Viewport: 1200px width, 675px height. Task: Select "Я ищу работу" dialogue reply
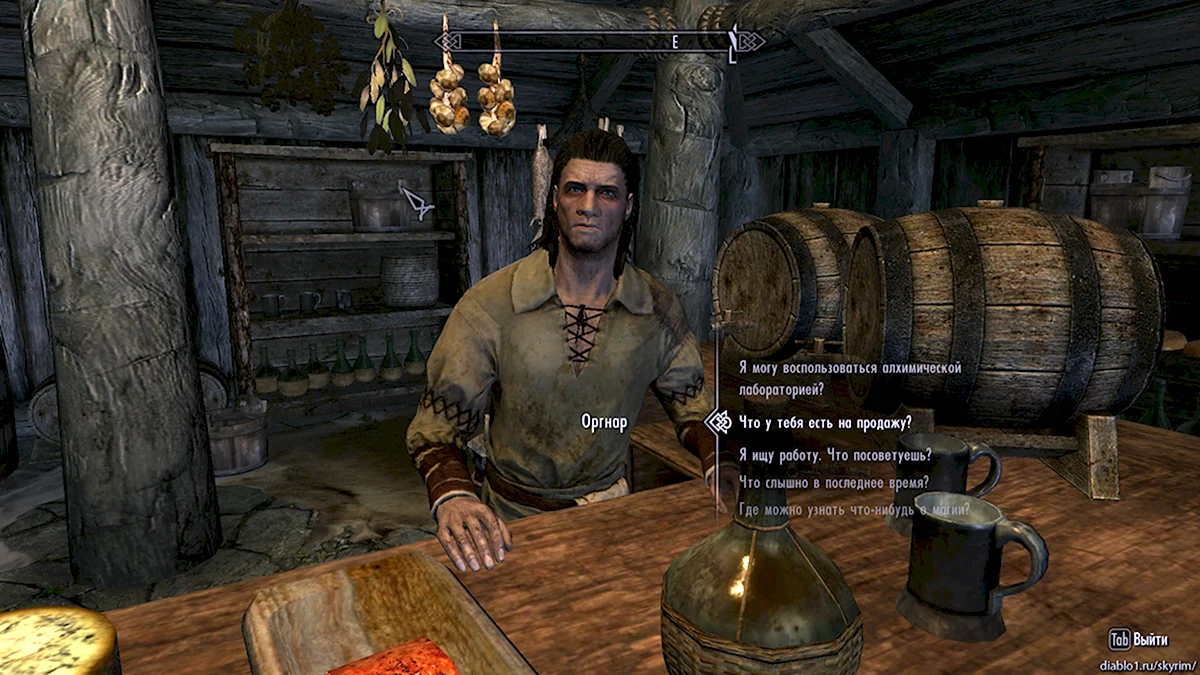tap(835, 454)
